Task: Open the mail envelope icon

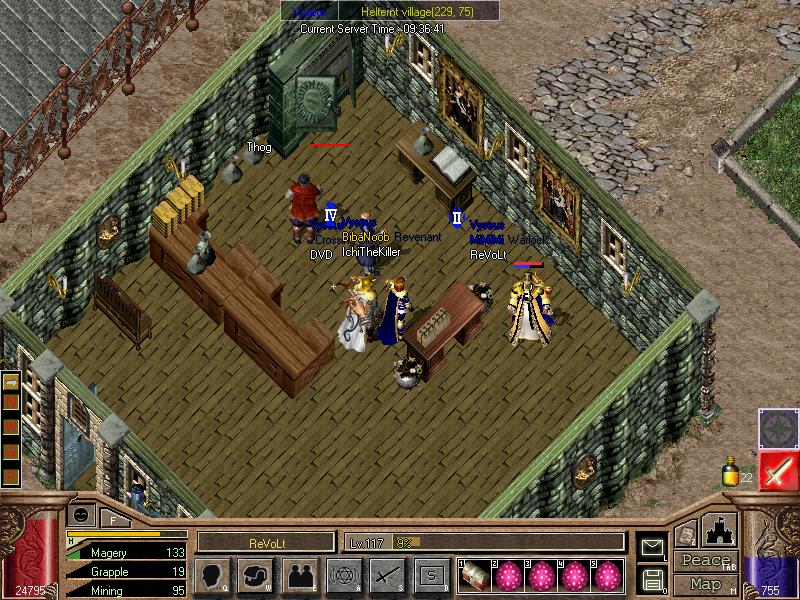Action: click(x=652, y=547)
